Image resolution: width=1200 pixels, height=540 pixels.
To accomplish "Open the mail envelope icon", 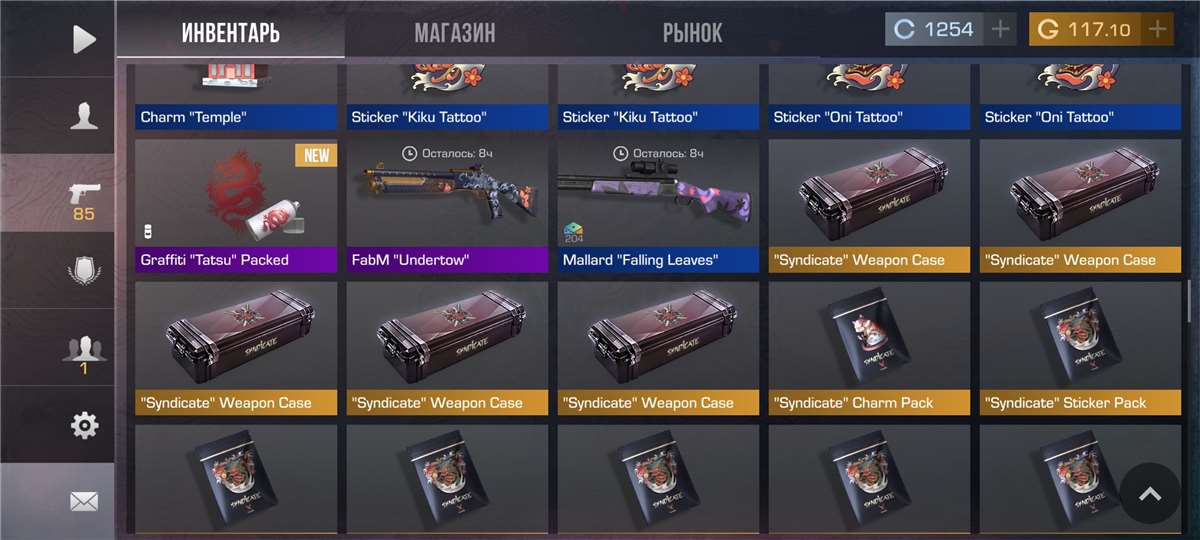I will [84, 501].
